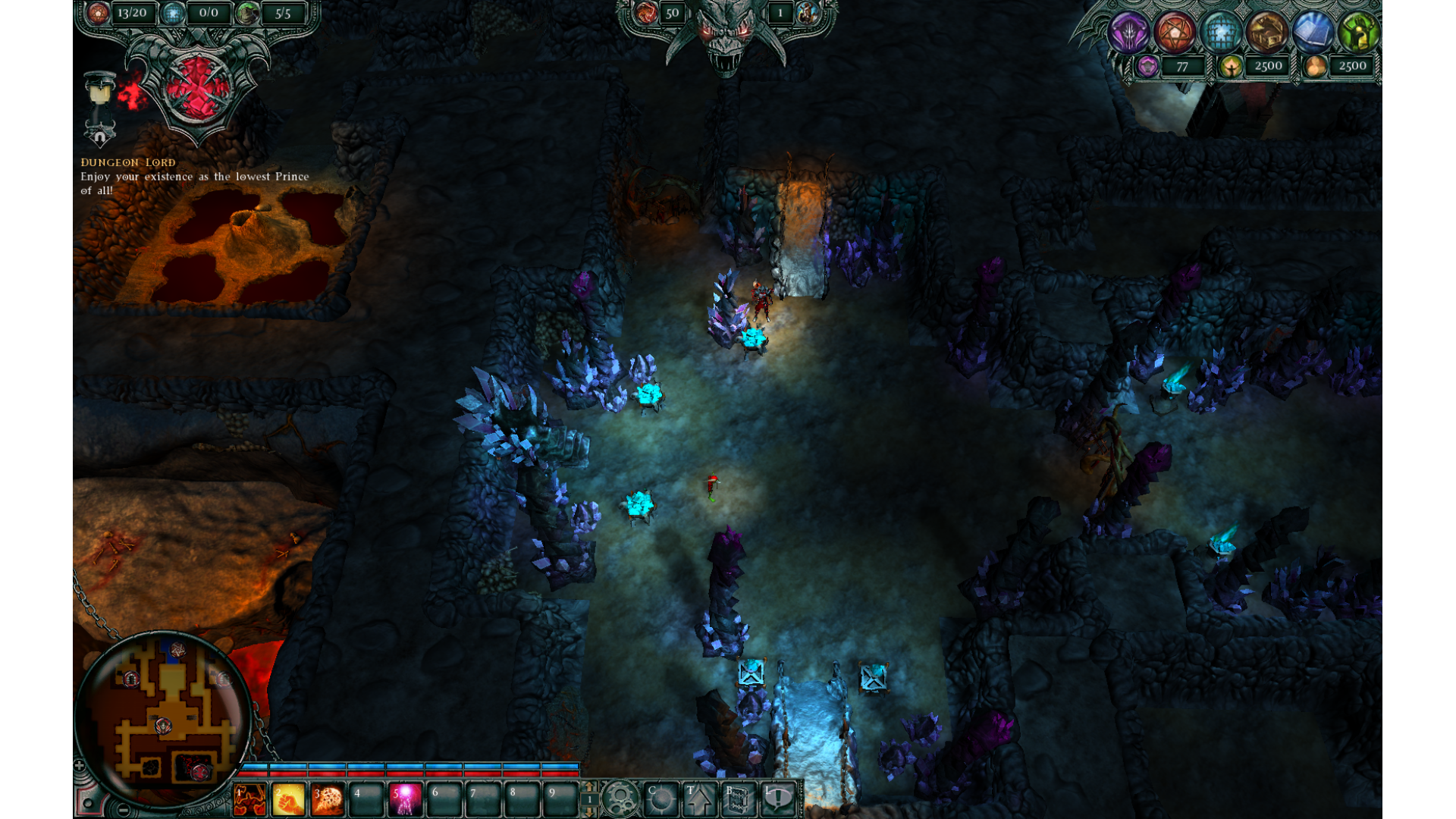Open the quest log speech bubble
This screenshot has height=819, width=1456.
click(778, 799)
